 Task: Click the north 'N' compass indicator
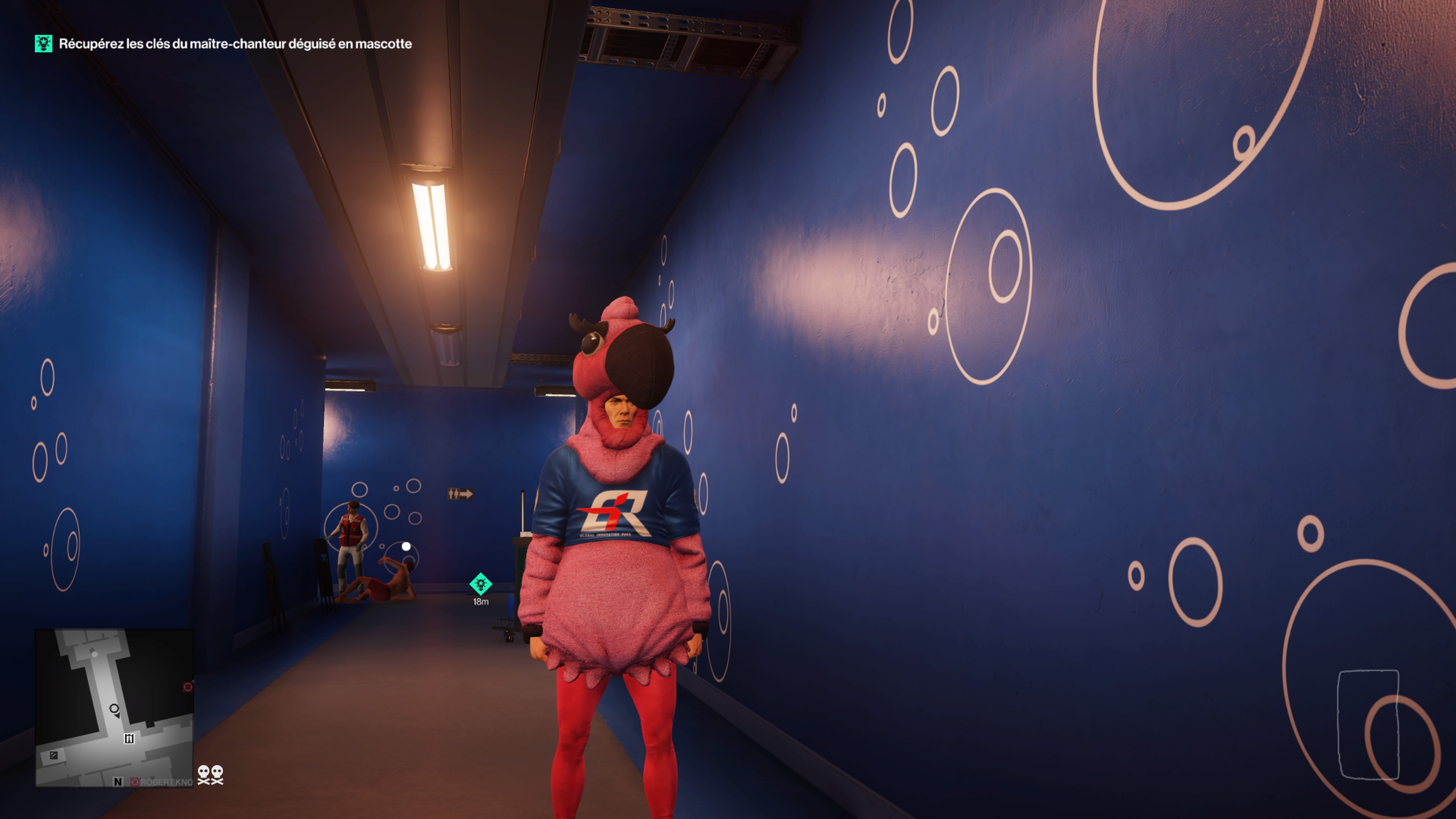[x=118, y=782]
